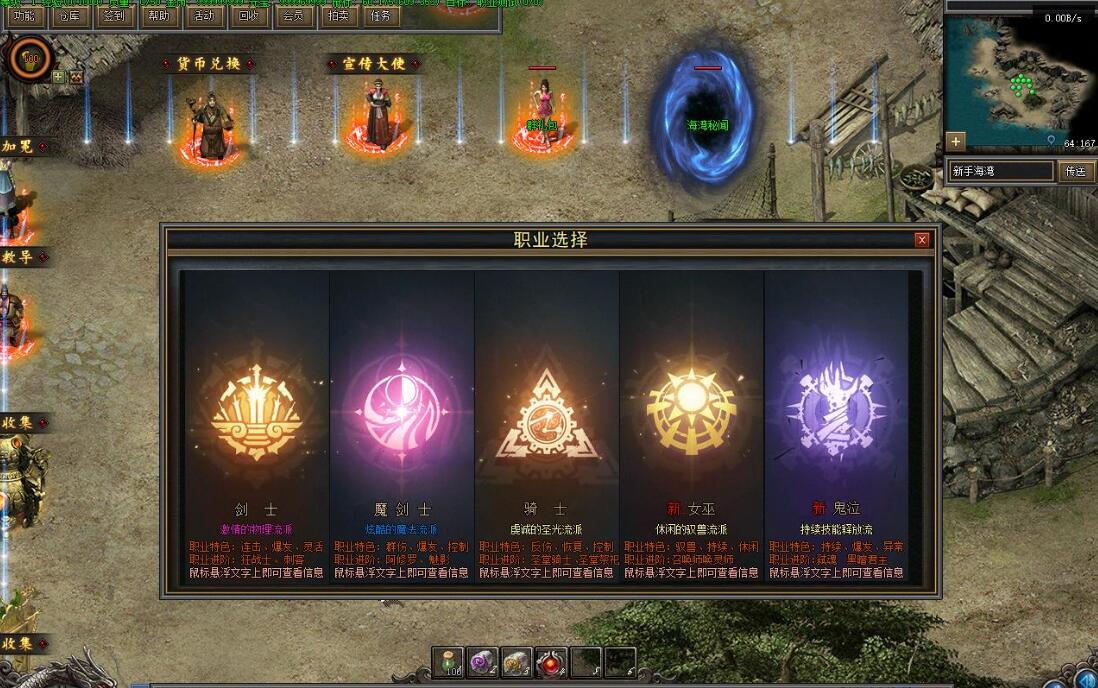Close the 职业选择 class selection window

click(922, 240)
